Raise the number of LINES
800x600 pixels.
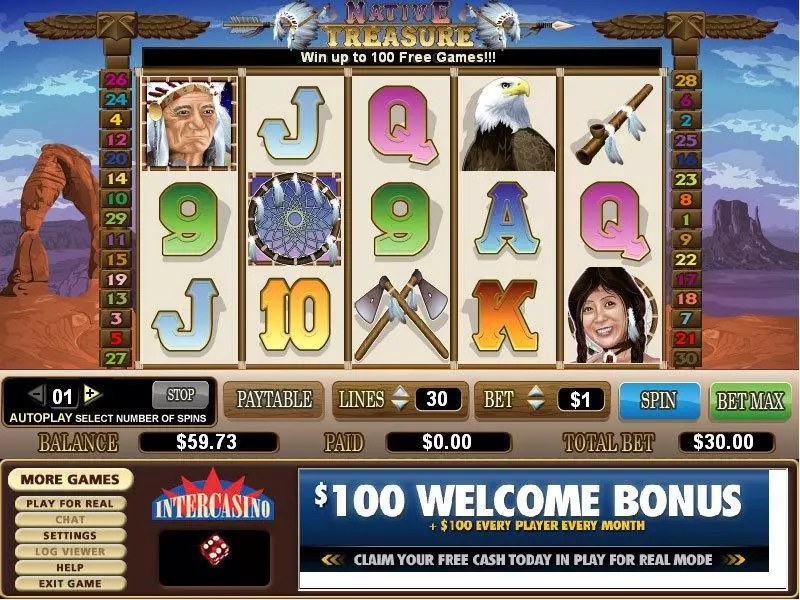click(x=400, y=393)
